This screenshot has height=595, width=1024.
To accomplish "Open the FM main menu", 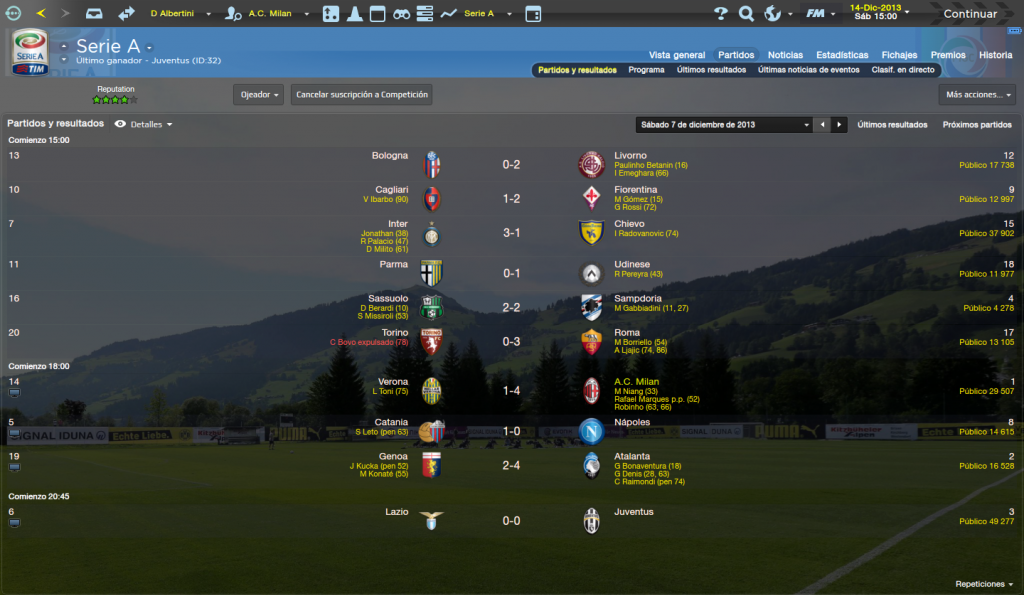I will (819, 14).
